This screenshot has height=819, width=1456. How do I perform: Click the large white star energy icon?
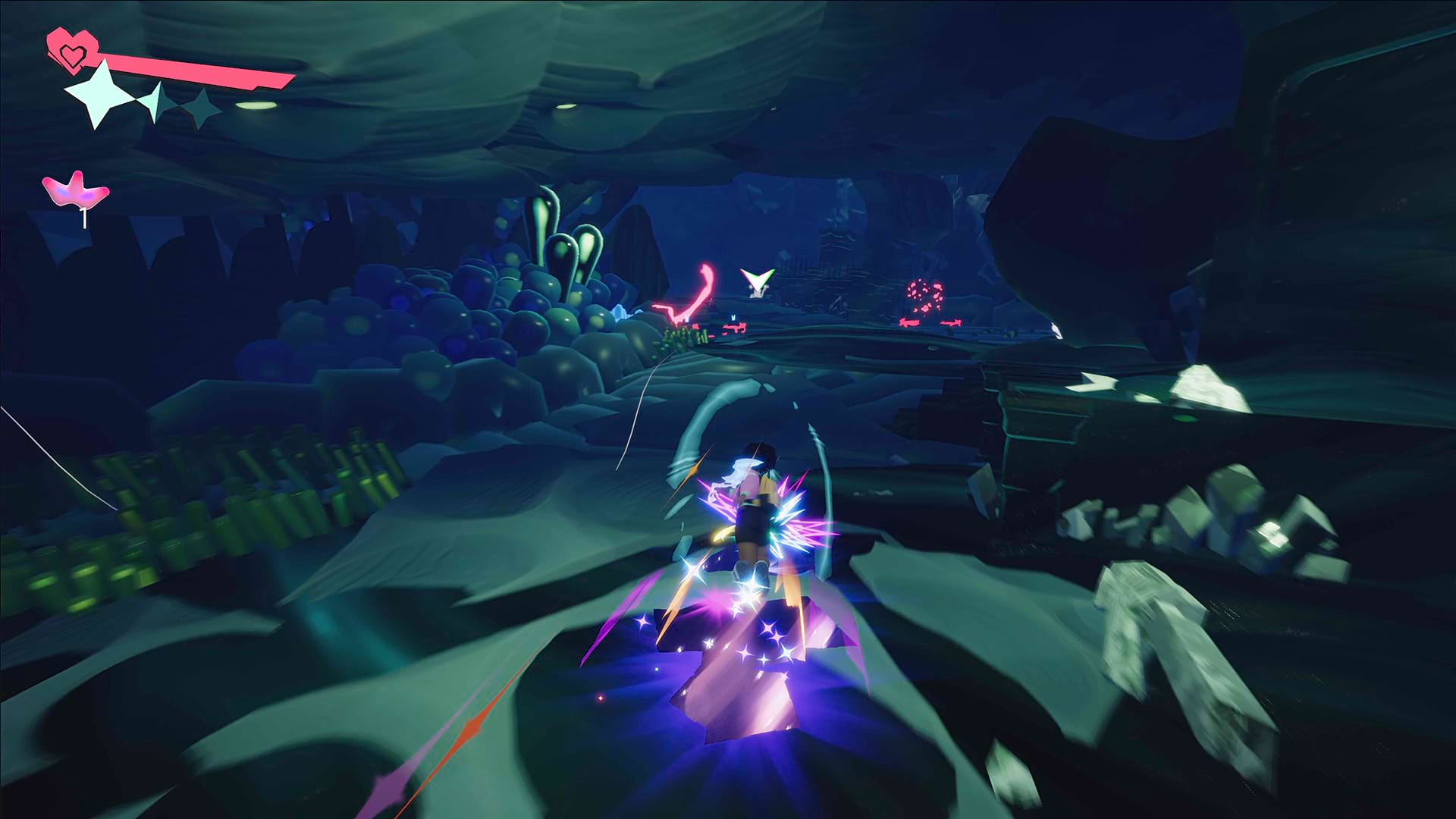click(101, 95)
